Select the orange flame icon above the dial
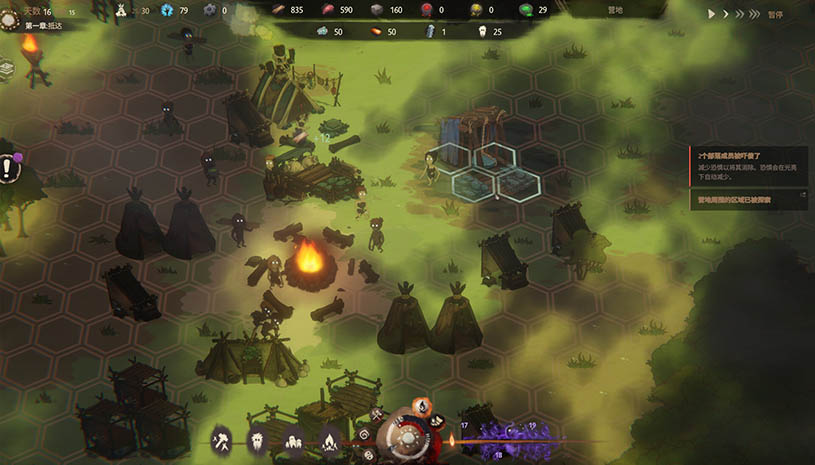815x465 pixels. click(x=421, y=406)
